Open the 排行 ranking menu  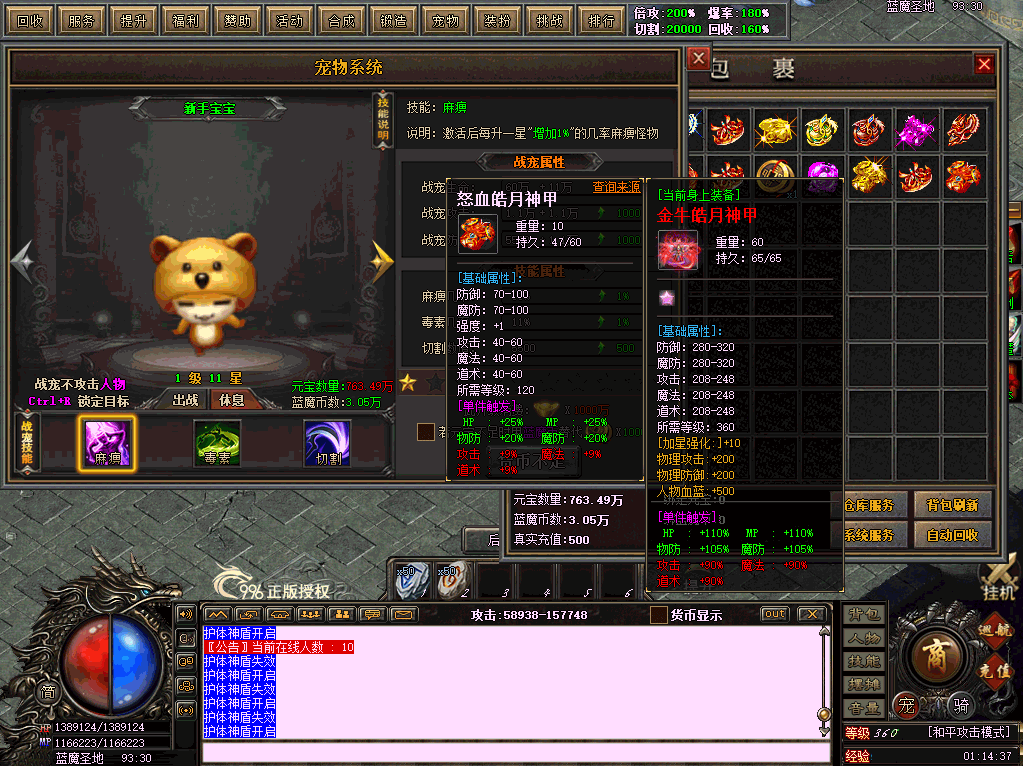[601, 20]
